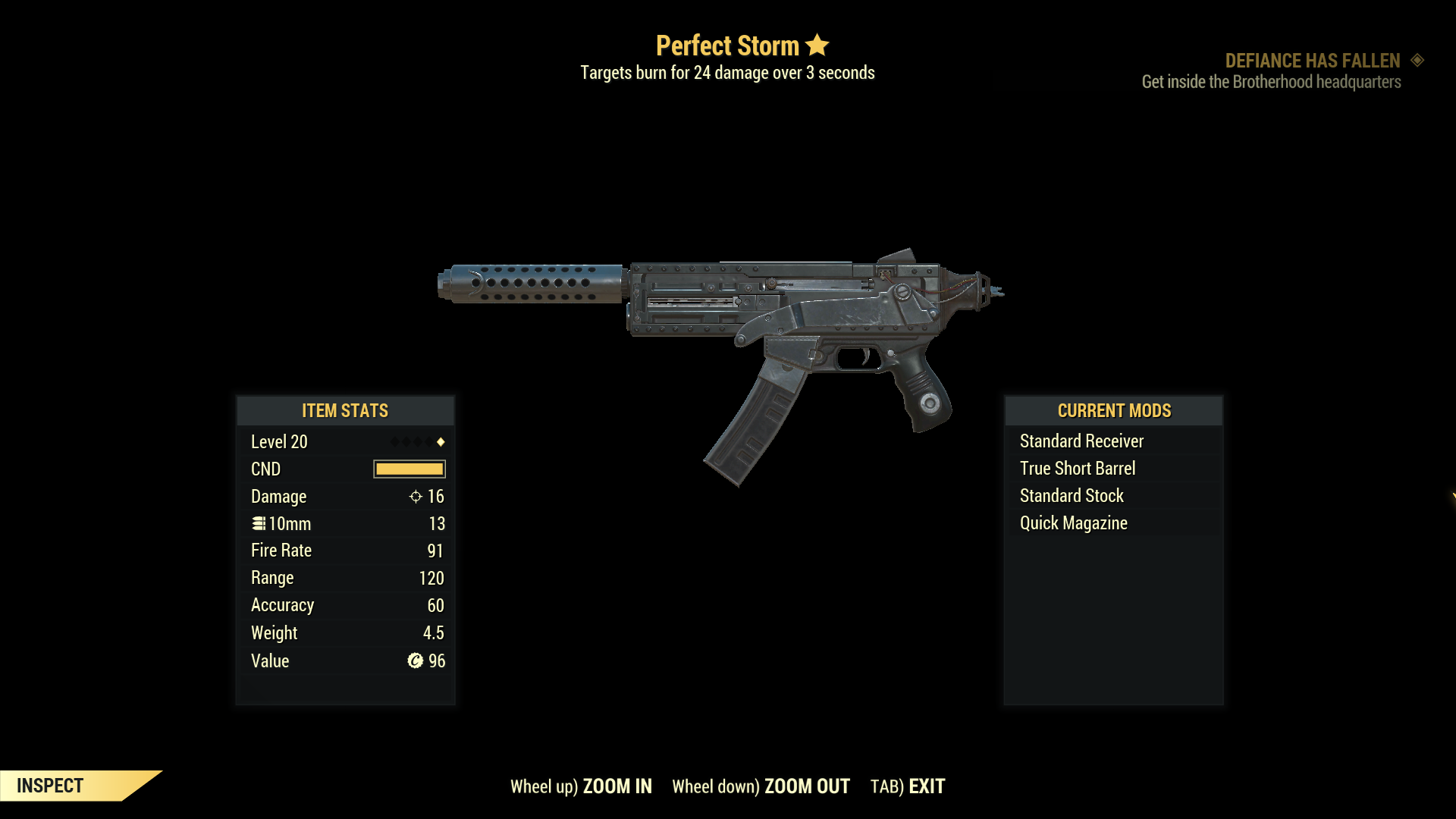This screenshot has height=819, width=1456.
Task: Expand the Defiance Has Fallen quest entry
Action: tap(1313, 61)
